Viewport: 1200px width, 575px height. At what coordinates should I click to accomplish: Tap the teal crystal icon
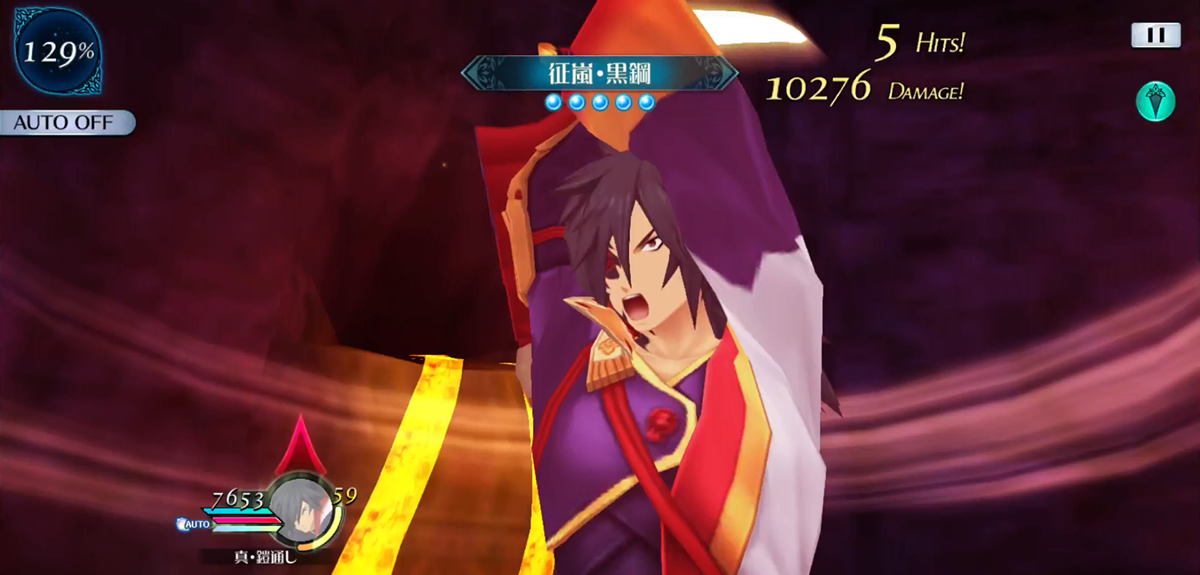pyautogui.click(x=1155, y=101)
